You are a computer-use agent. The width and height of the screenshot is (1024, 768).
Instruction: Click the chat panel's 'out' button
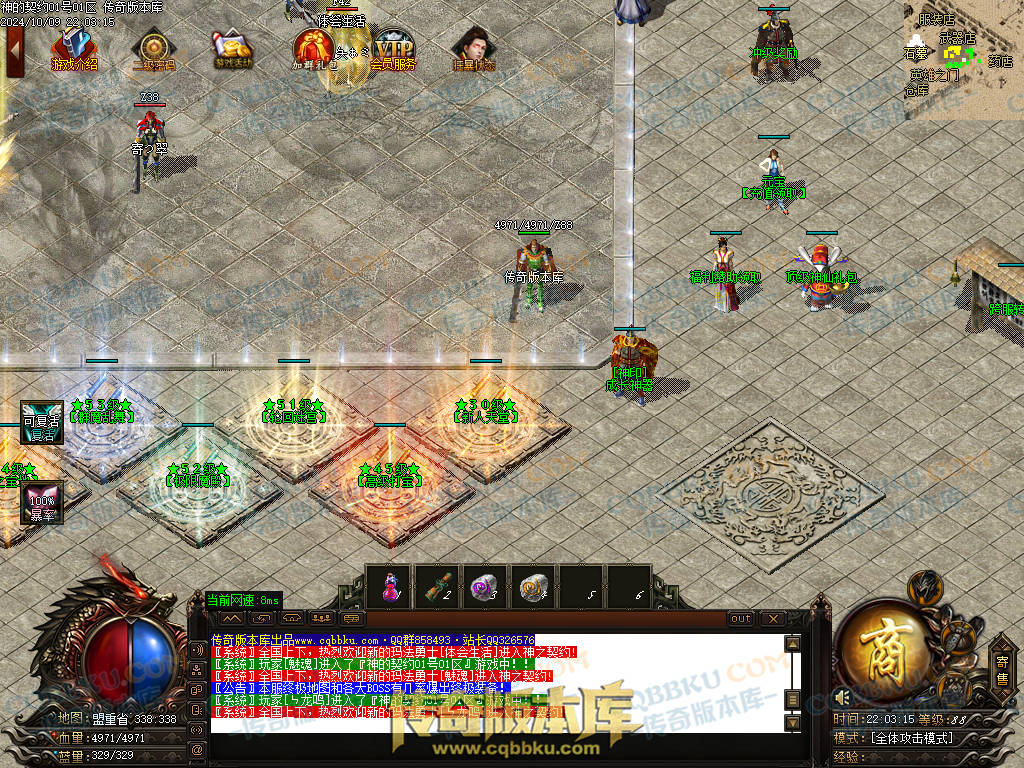click(x=741, y=619)
